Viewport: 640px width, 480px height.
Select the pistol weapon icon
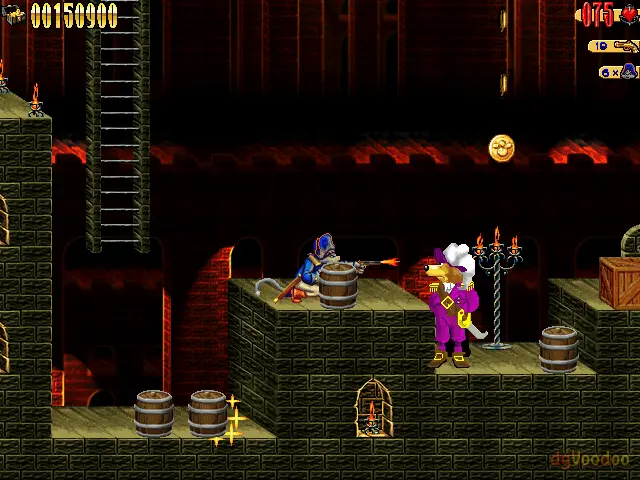tap(627, 46)
